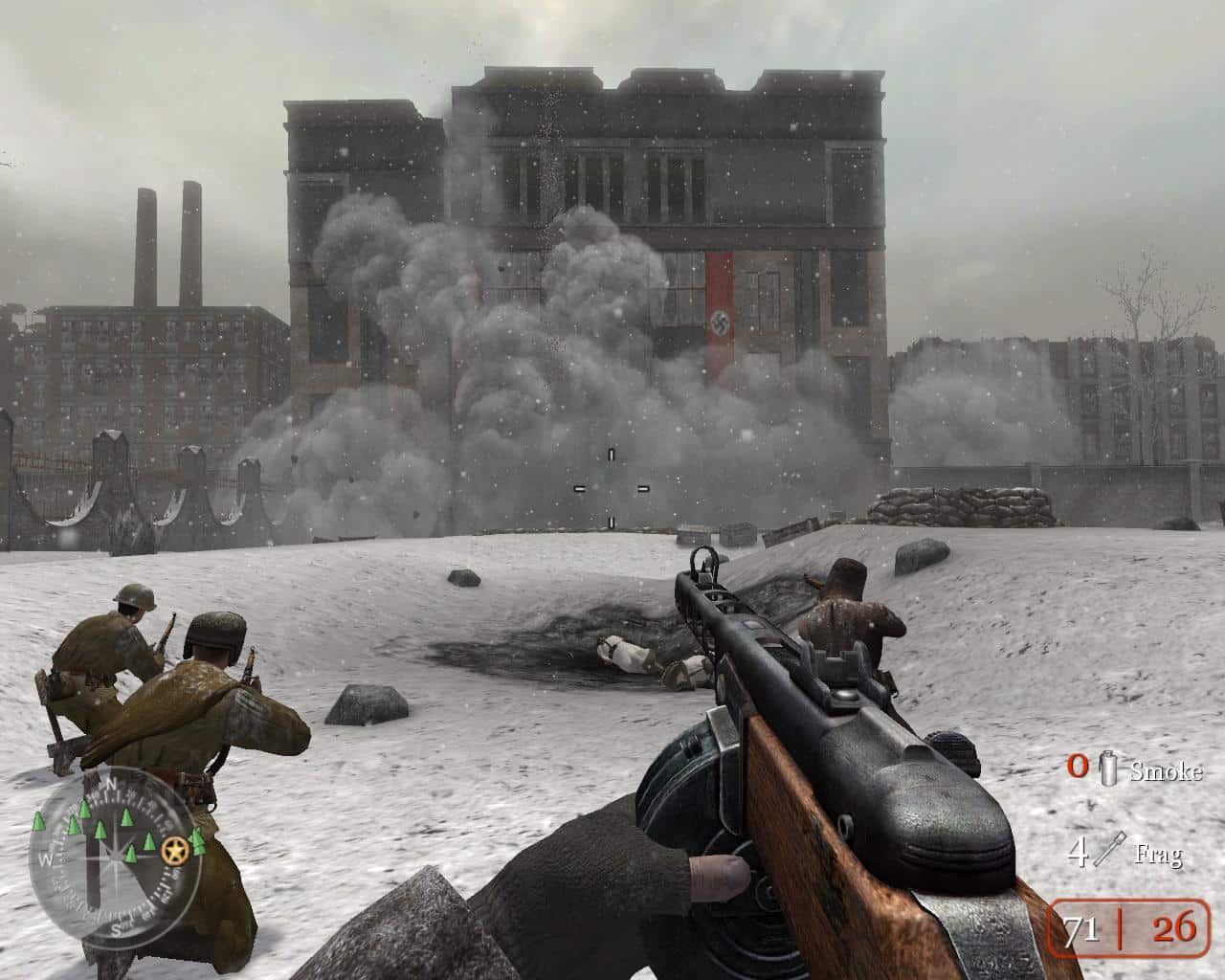Click the S marker on the compass
This screenshot has width=1225, height=980.
(x=116, y=929)
